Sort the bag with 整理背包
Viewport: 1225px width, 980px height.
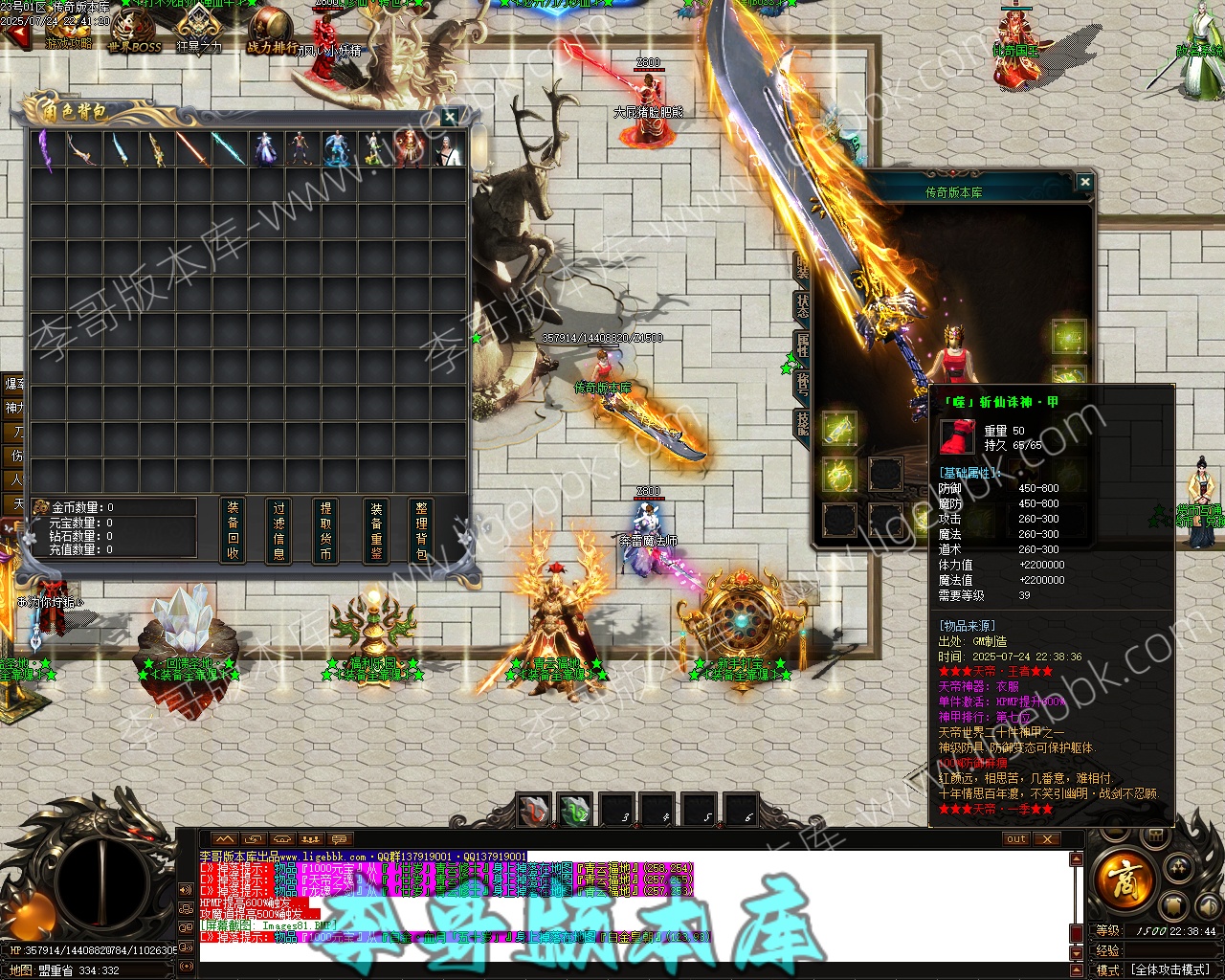[x=422, y=530]
